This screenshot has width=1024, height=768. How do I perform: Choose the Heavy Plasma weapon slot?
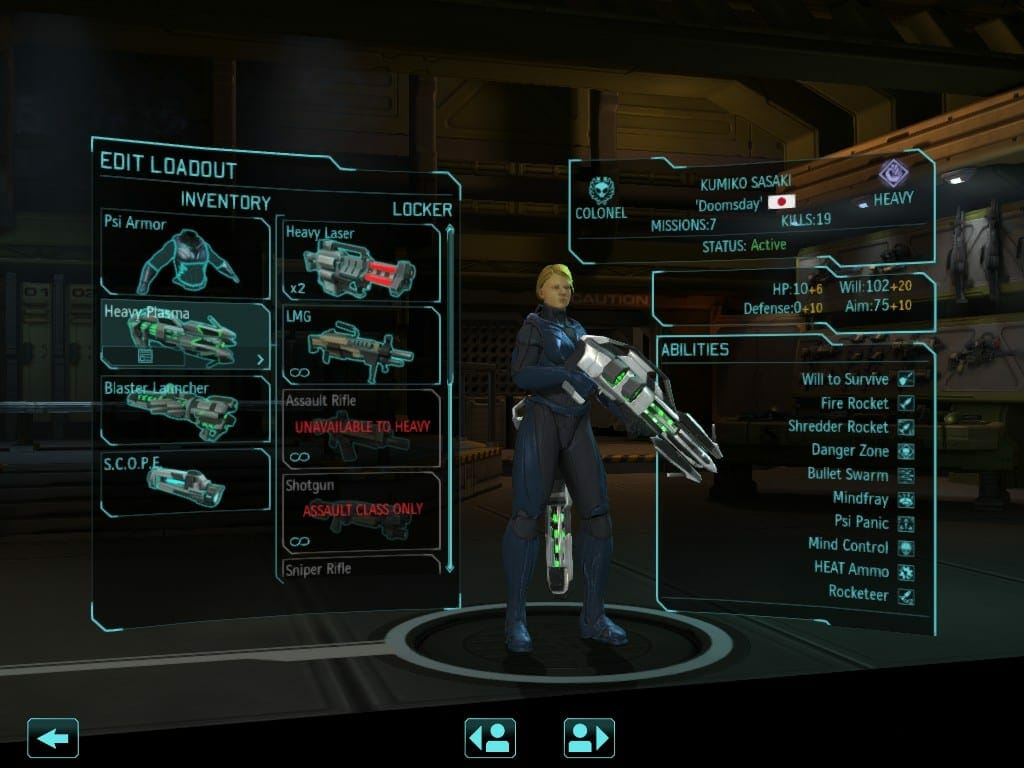[x=185, y=335]
